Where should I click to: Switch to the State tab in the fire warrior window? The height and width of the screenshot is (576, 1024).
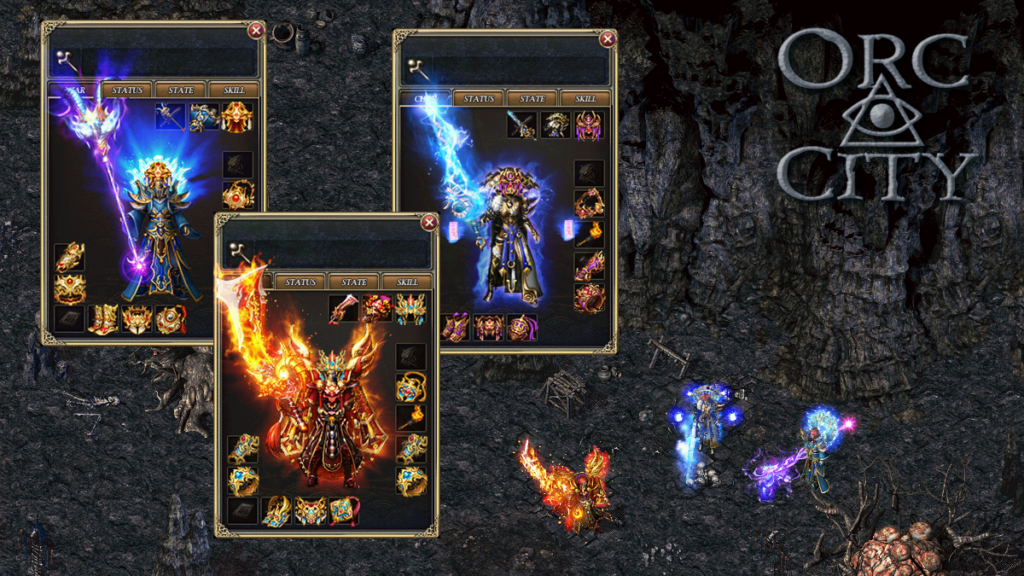pos(354,282)
